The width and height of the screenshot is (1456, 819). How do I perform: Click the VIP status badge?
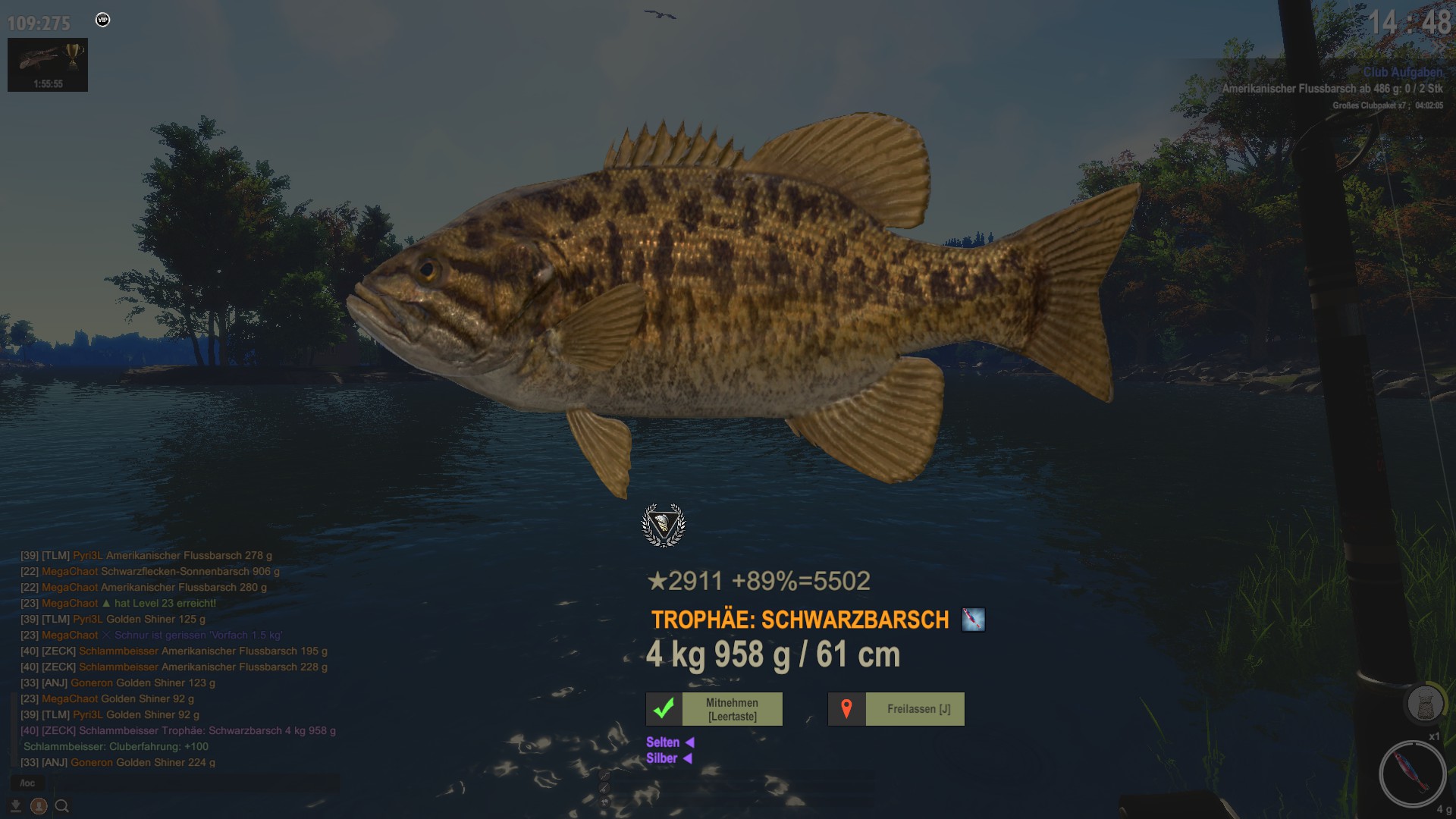coord(103,20)
